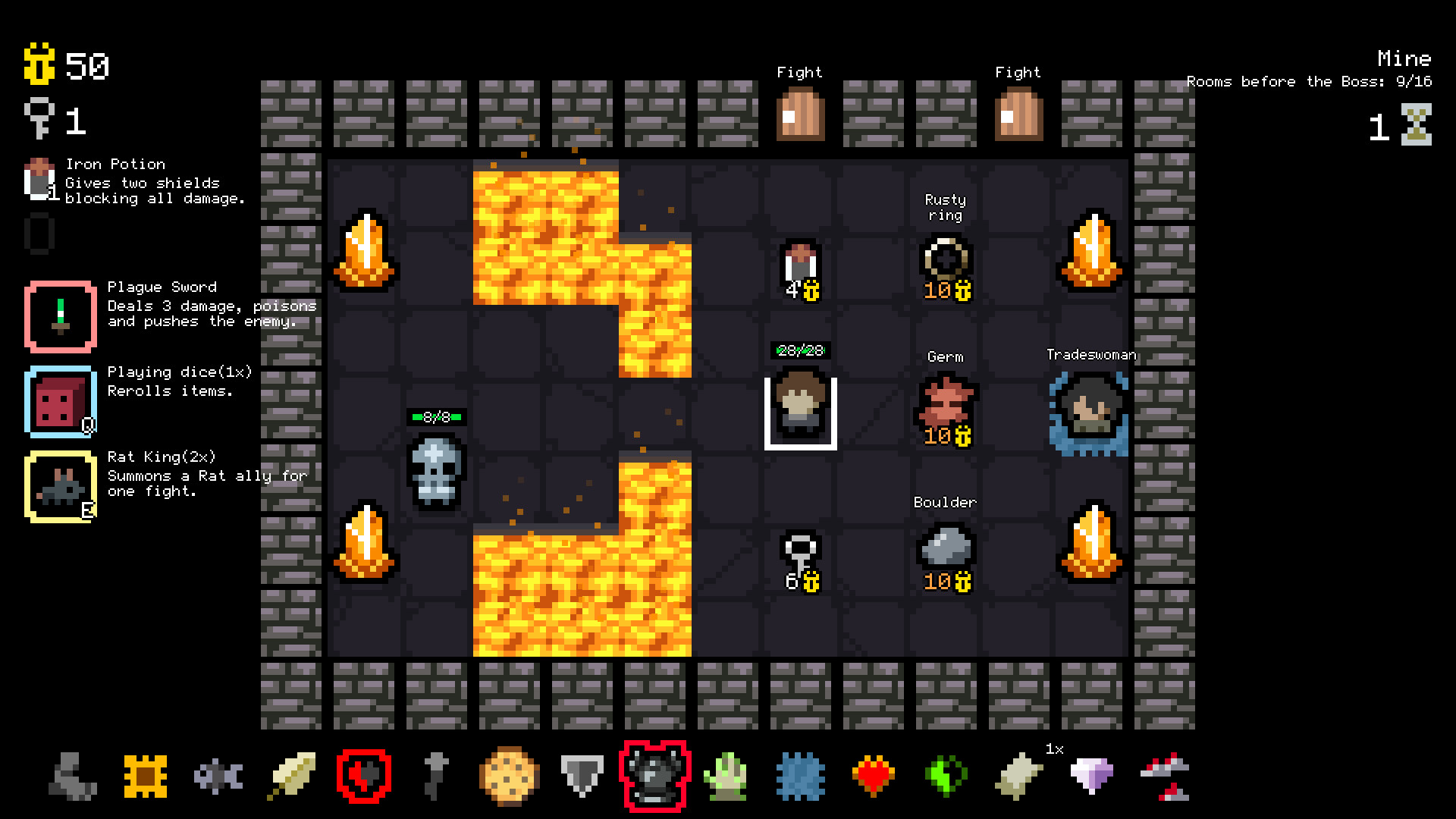The height and width of the screenshot is (819, 1456).
Task: Select the feather item icon
Action: click(291, 775)
